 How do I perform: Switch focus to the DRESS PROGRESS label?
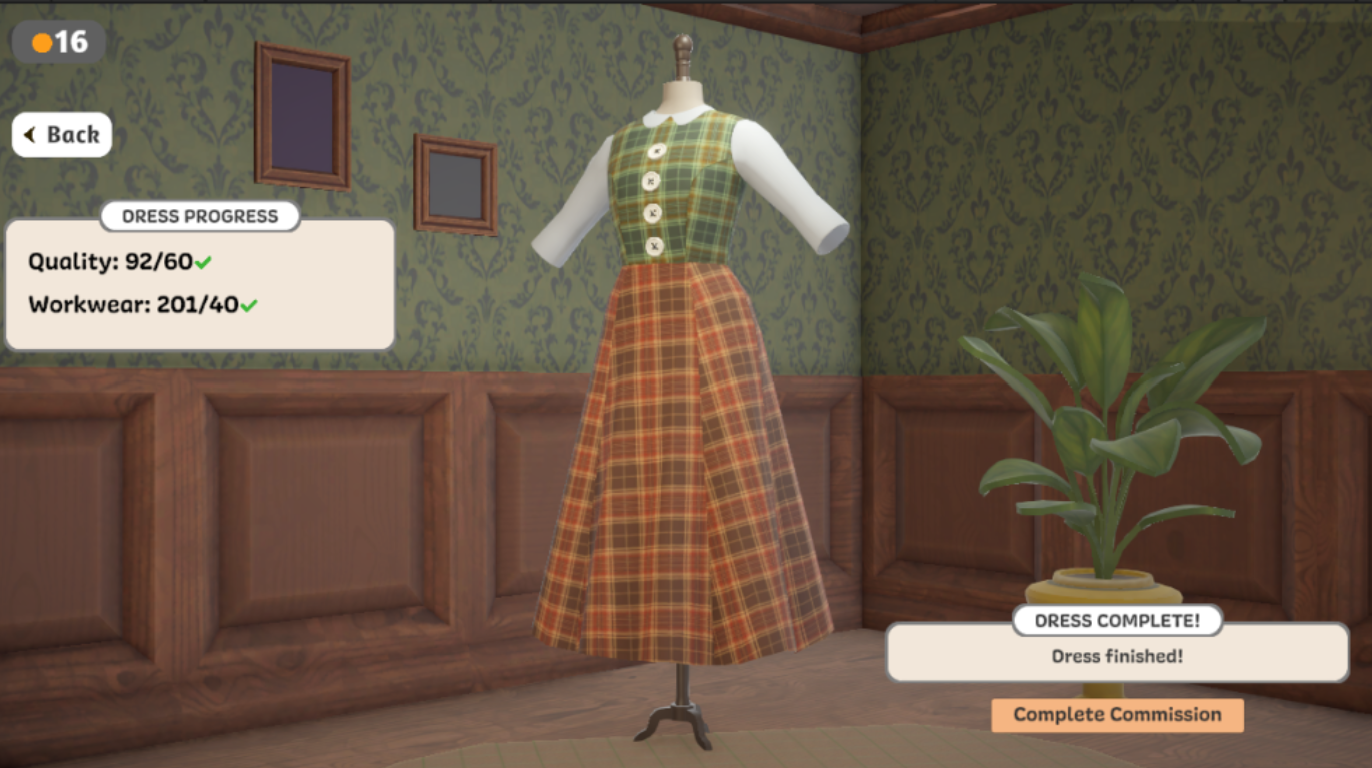(199, 216)
